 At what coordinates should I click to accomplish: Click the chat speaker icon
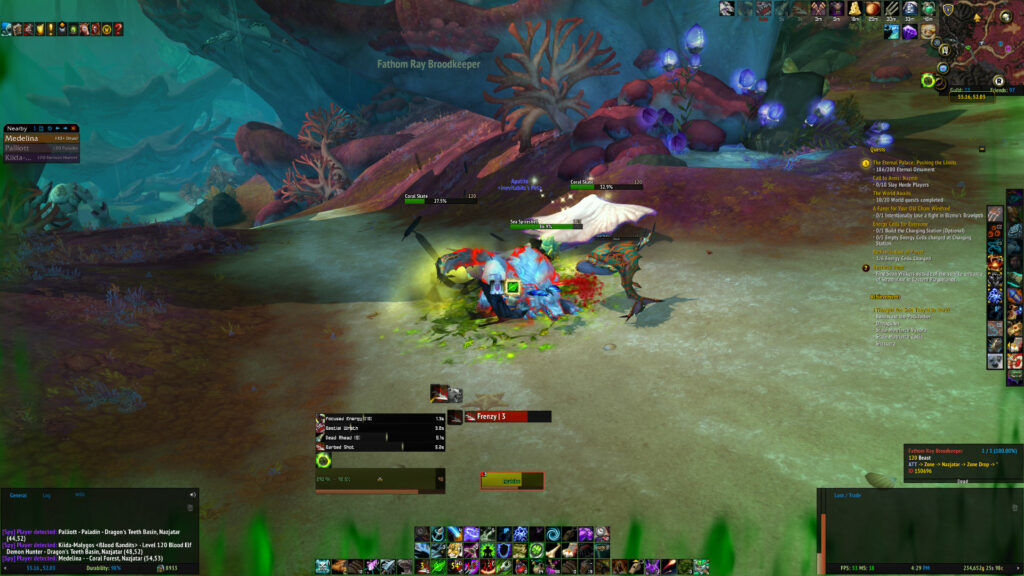point(193,494)
